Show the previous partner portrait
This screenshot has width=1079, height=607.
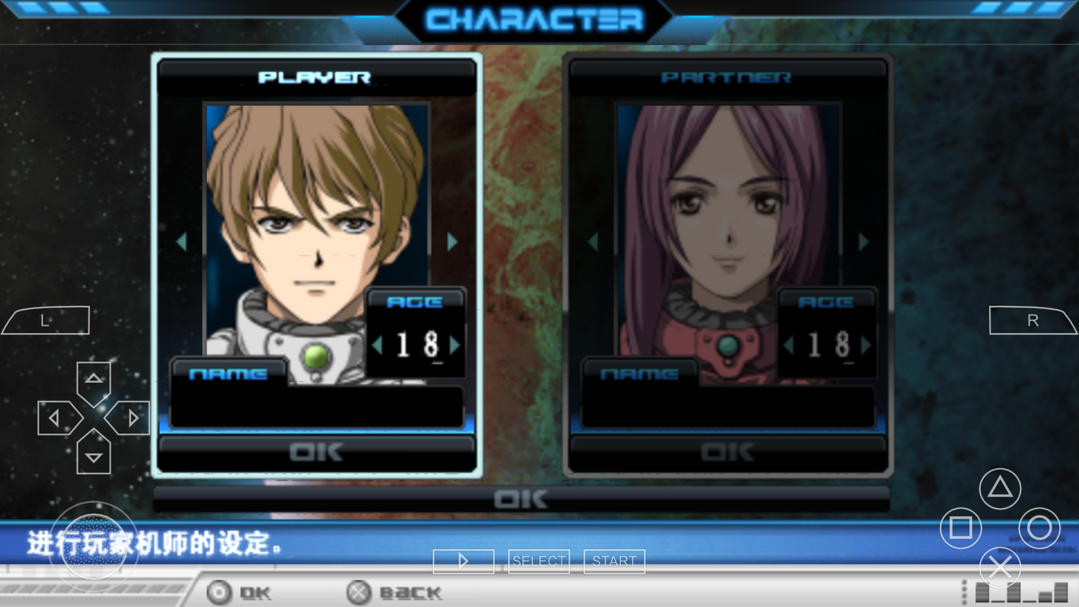(x=592, y=241)
